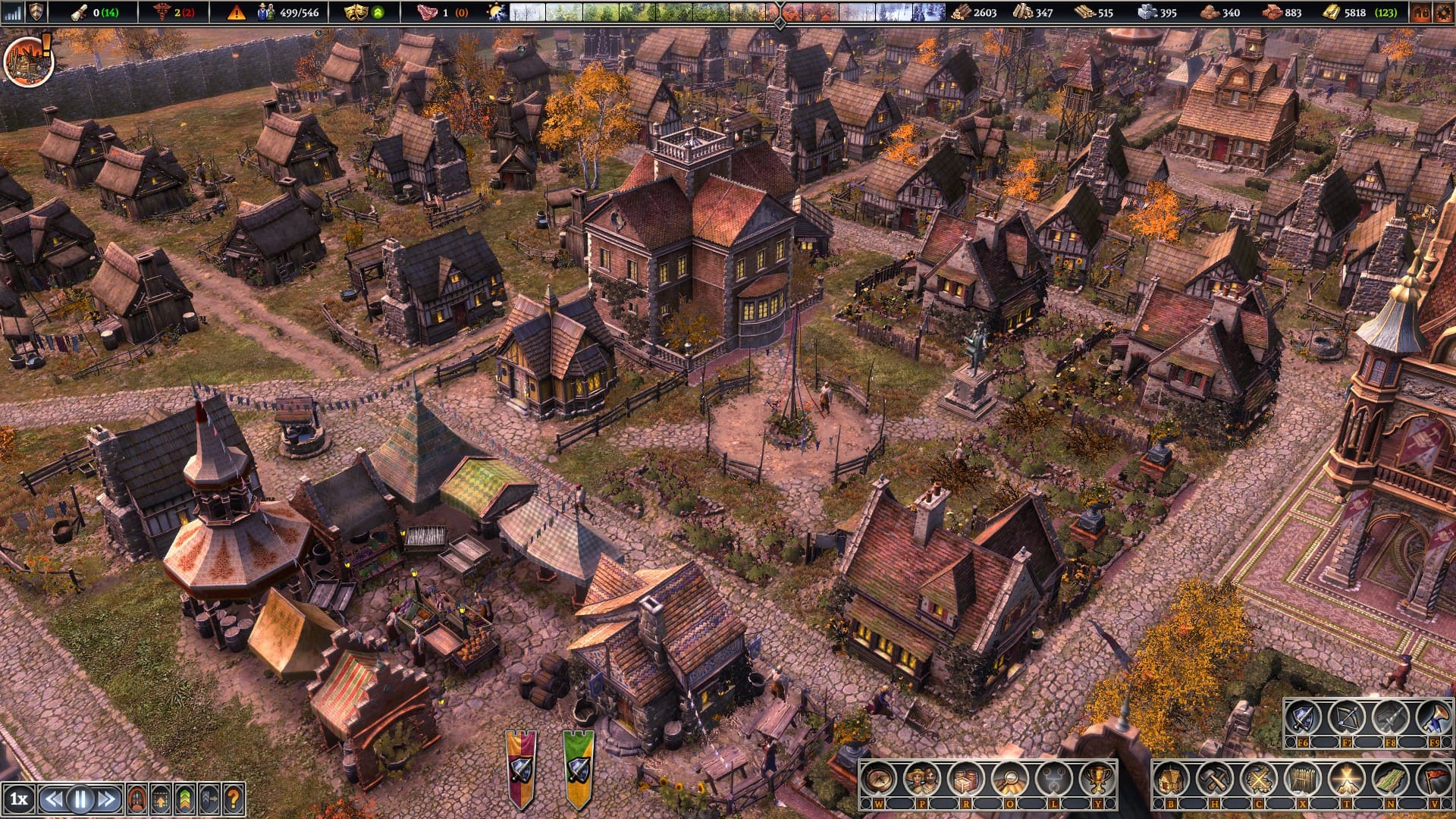Select the sword and shield military group
The image size is (1456, 819).
(x=1303, y=717)
